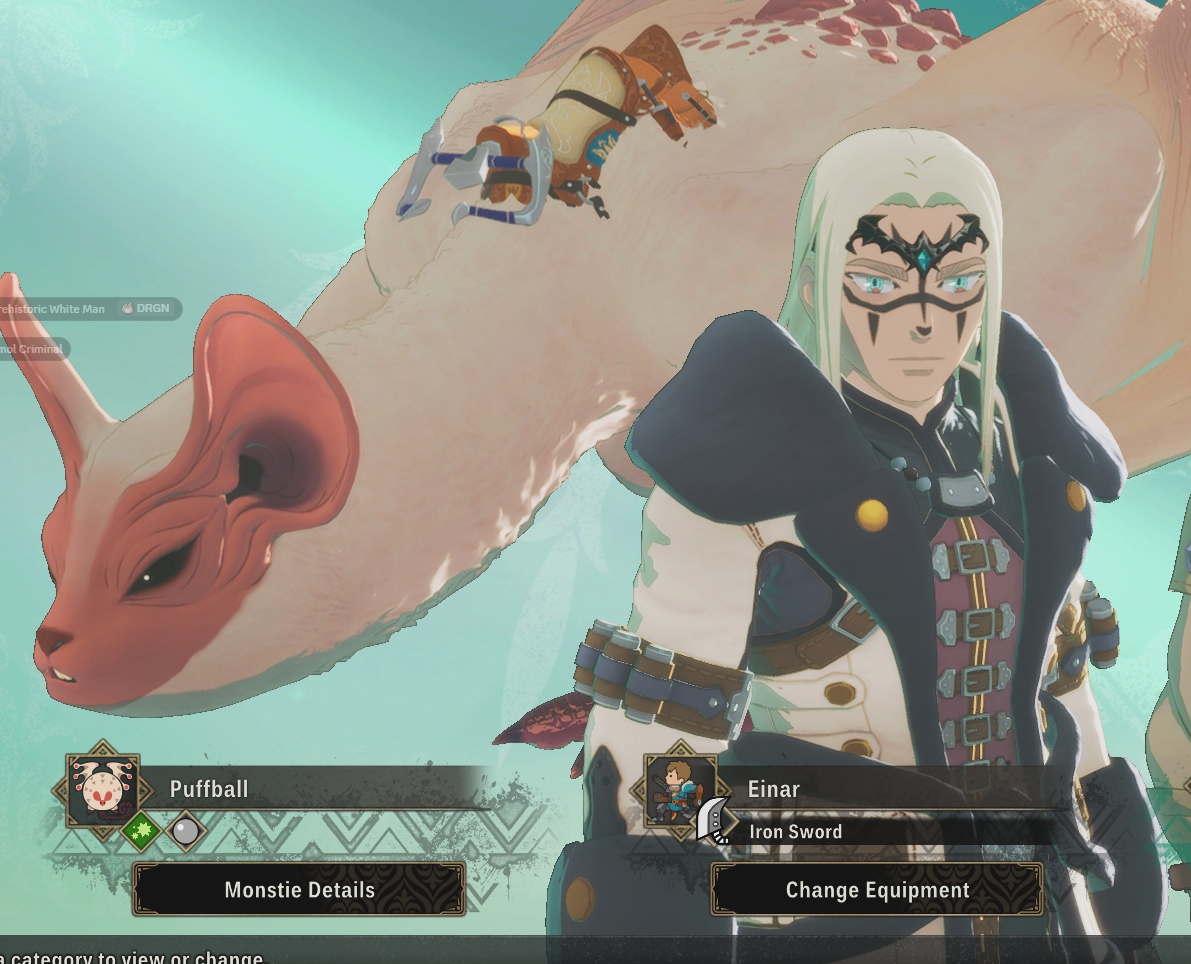This screenshot has height=964, width=1191.
Task: Click the Change Equipment button
Action: 877,890
